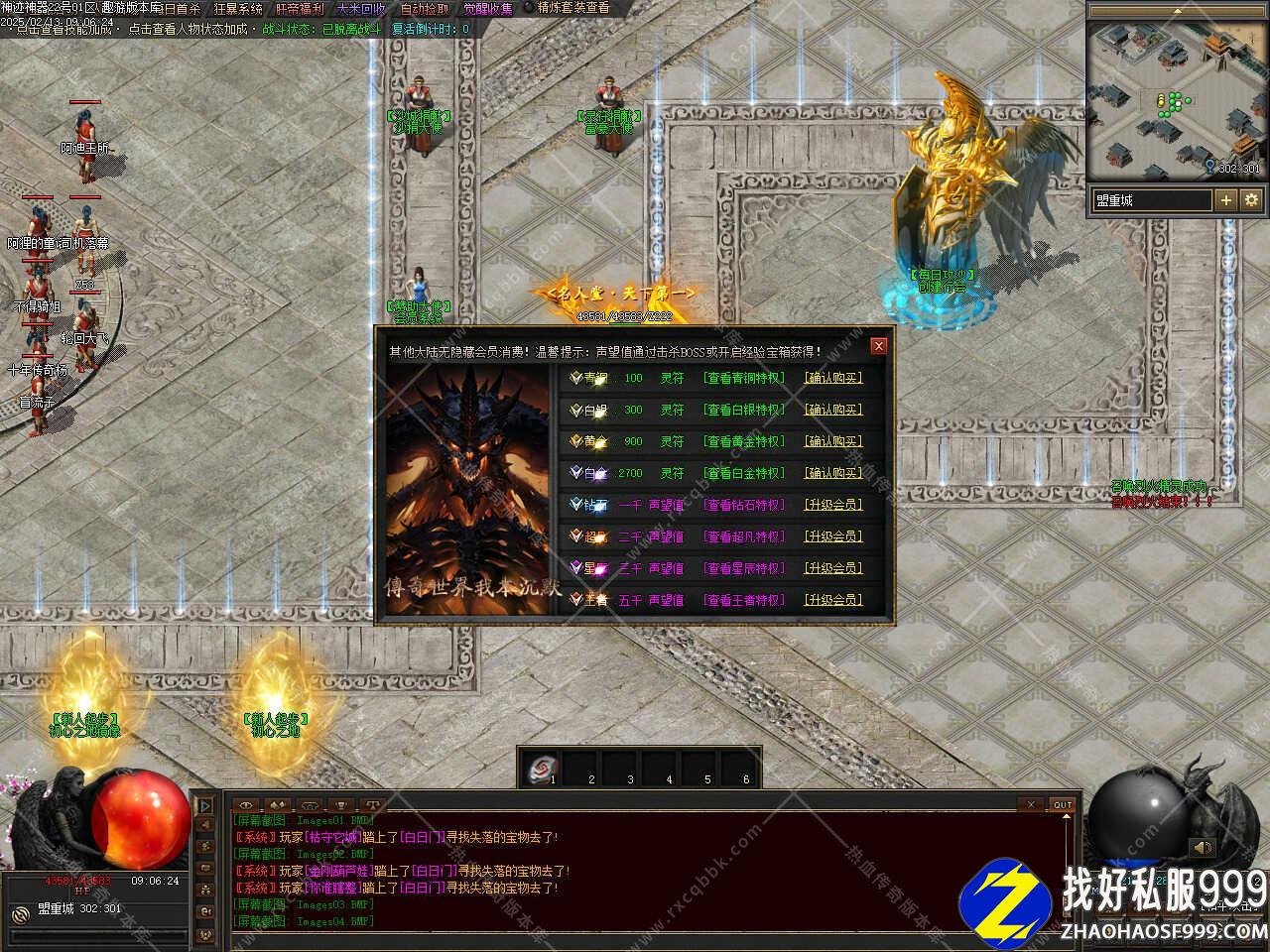1270x952 pixels.
Task: Close the membership purchase dialog
Action: (x=878, y=346)
